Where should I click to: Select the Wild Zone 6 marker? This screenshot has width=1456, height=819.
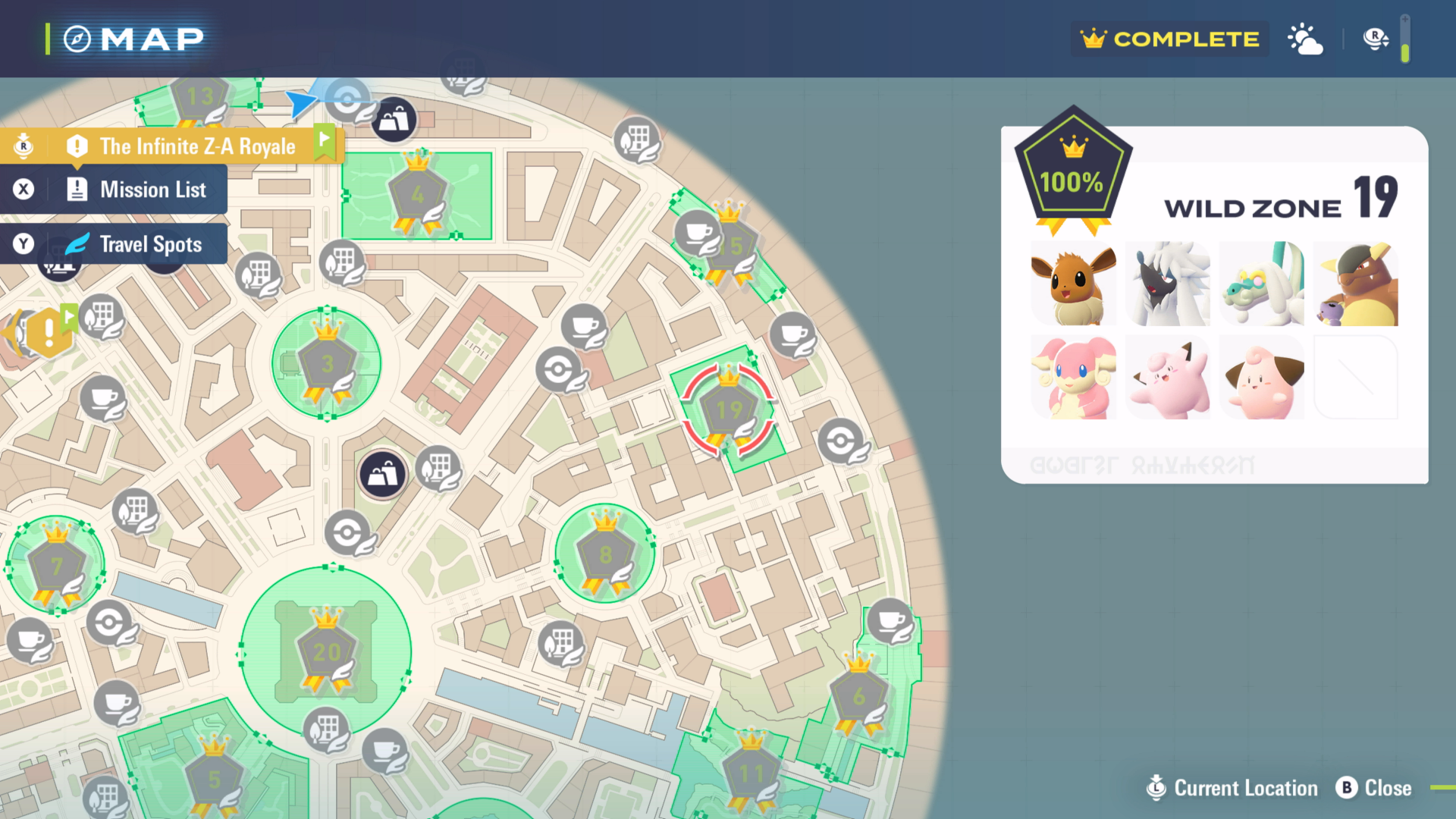(858, 696)
